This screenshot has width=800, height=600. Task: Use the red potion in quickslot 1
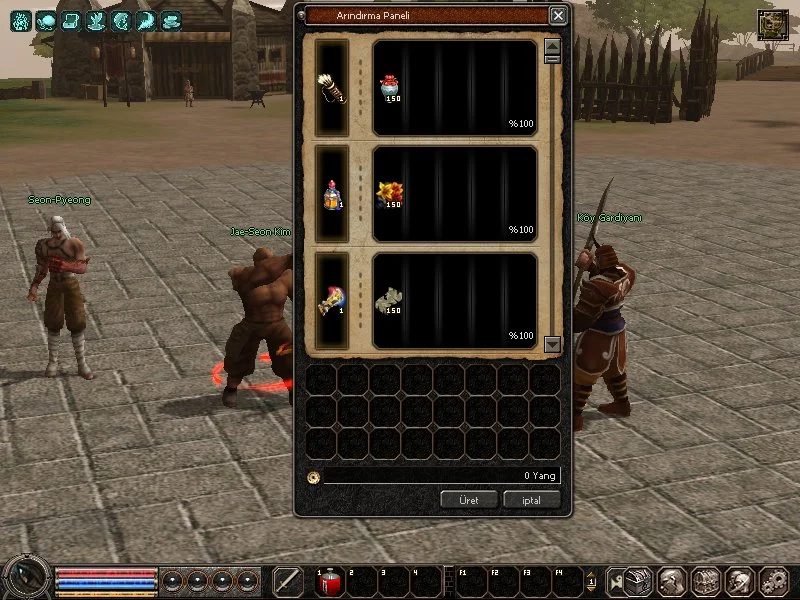pyautogui.click(x=329, y=582)
